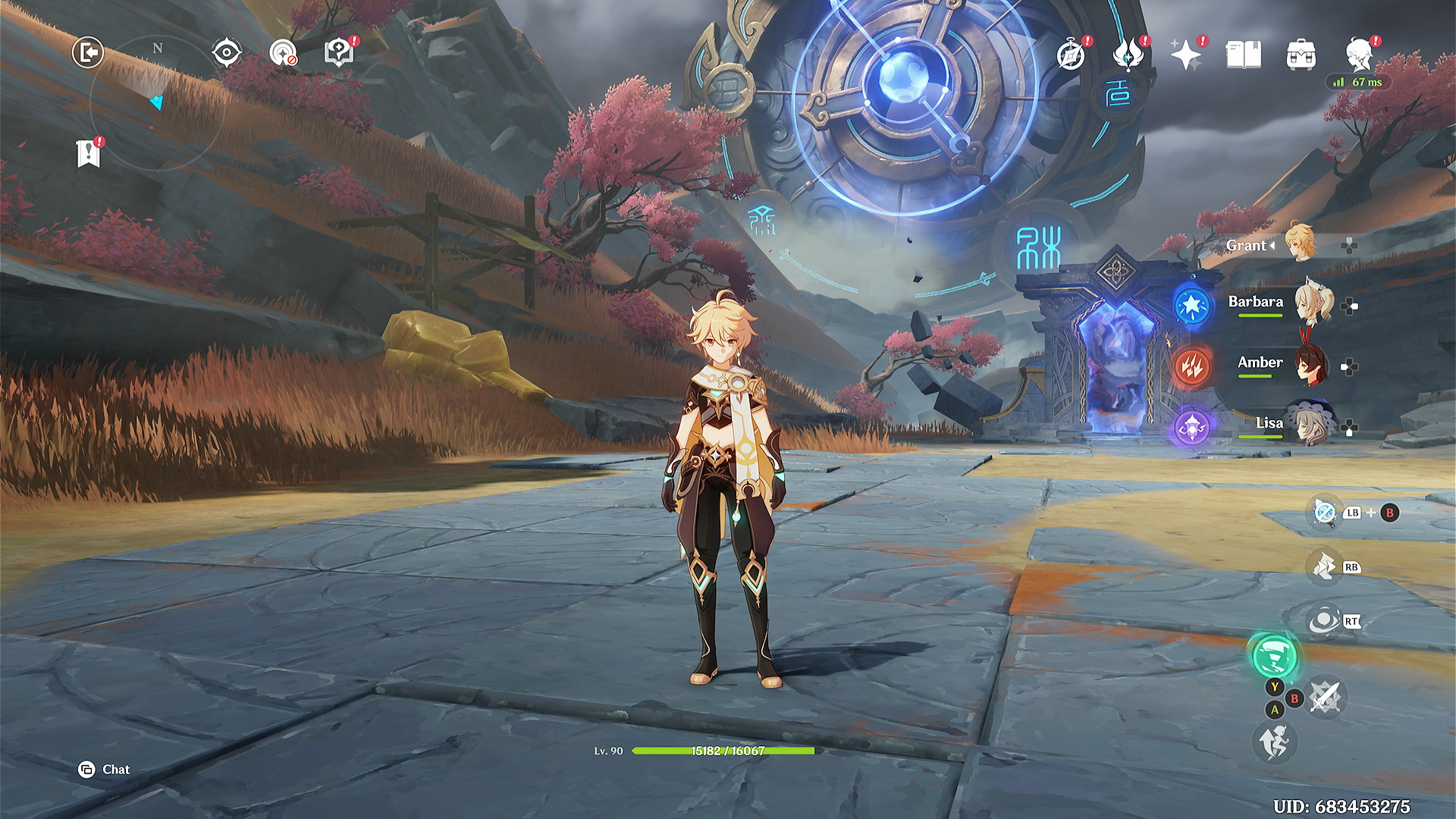Open the Adventurer Handbook book icon
Screen dimensions: 1456x819
pyautogui.click(x=1243, y=55)
